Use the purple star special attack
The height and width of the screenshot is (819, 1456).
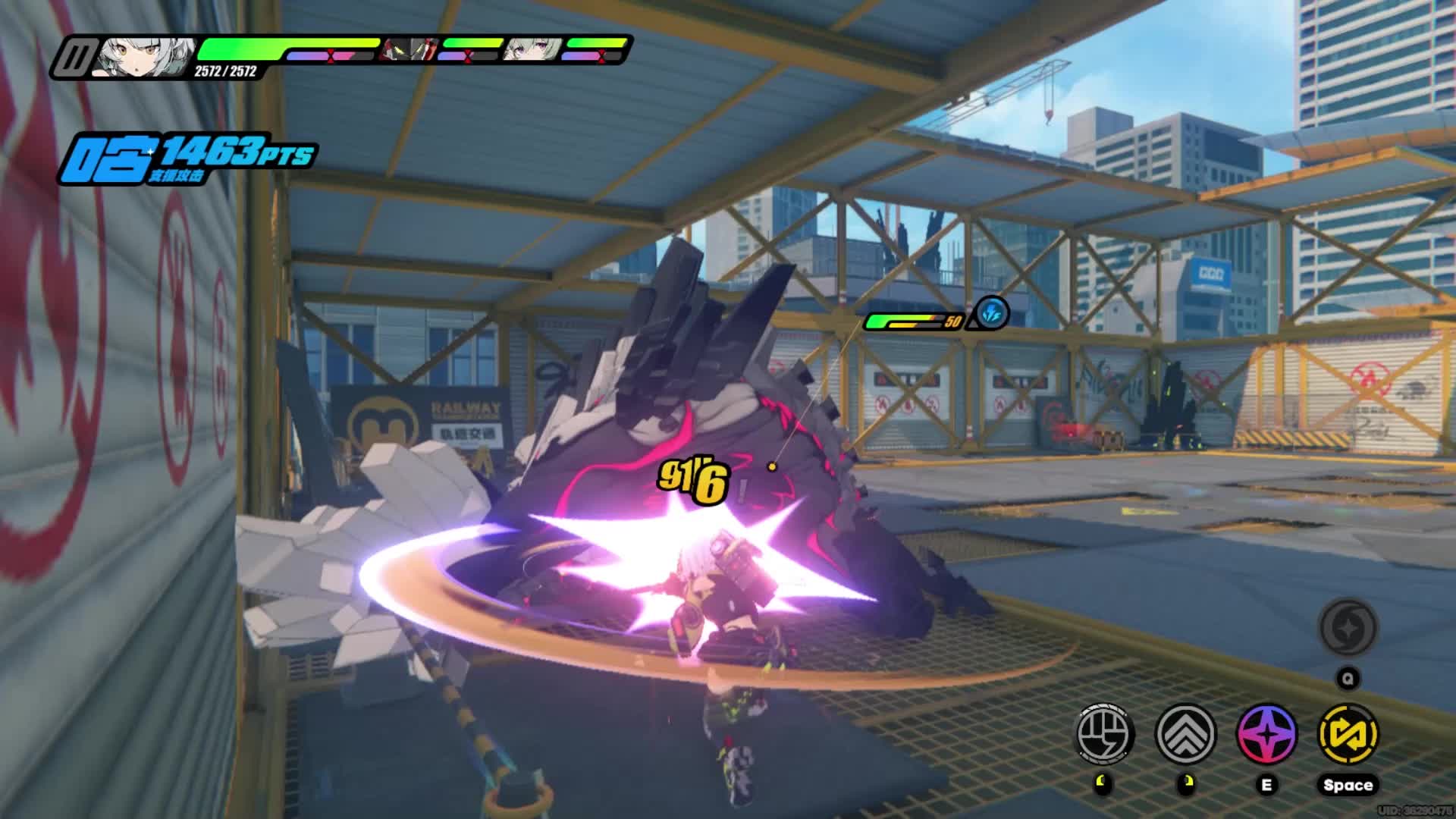1266,734
